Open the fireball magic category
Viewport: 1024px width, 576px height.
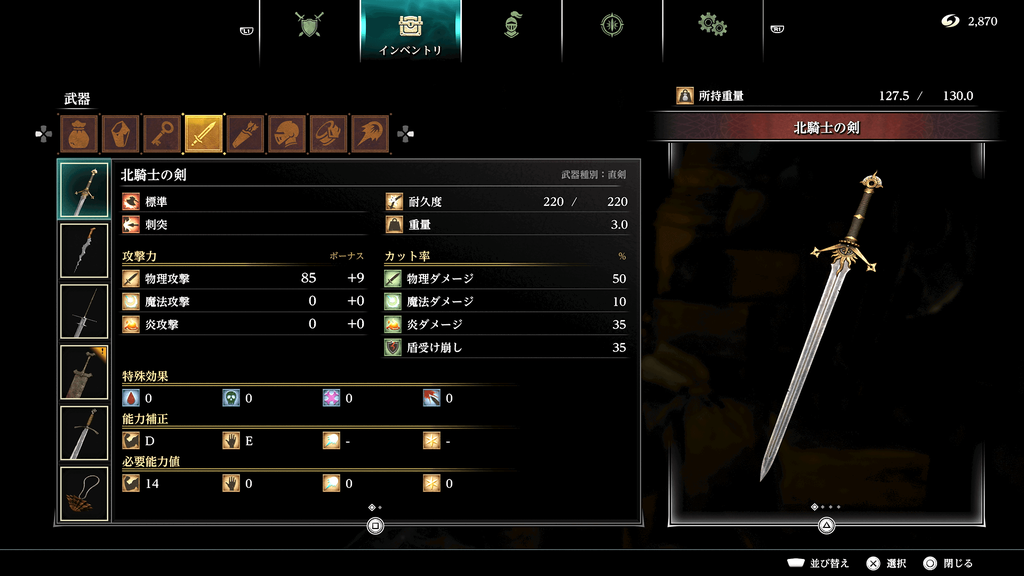[x=371, y=134]
